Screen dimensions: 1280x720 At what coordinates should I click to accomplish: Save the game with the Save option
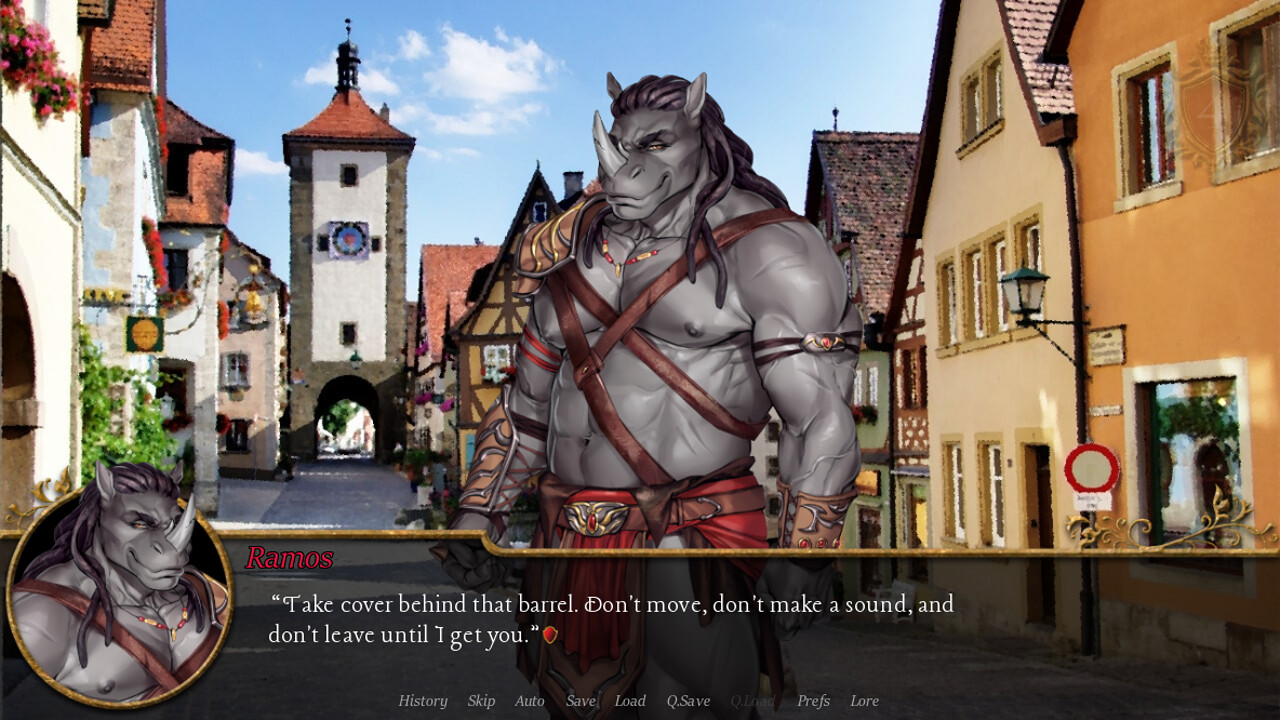pyautogui.click(x=580, y=701)
